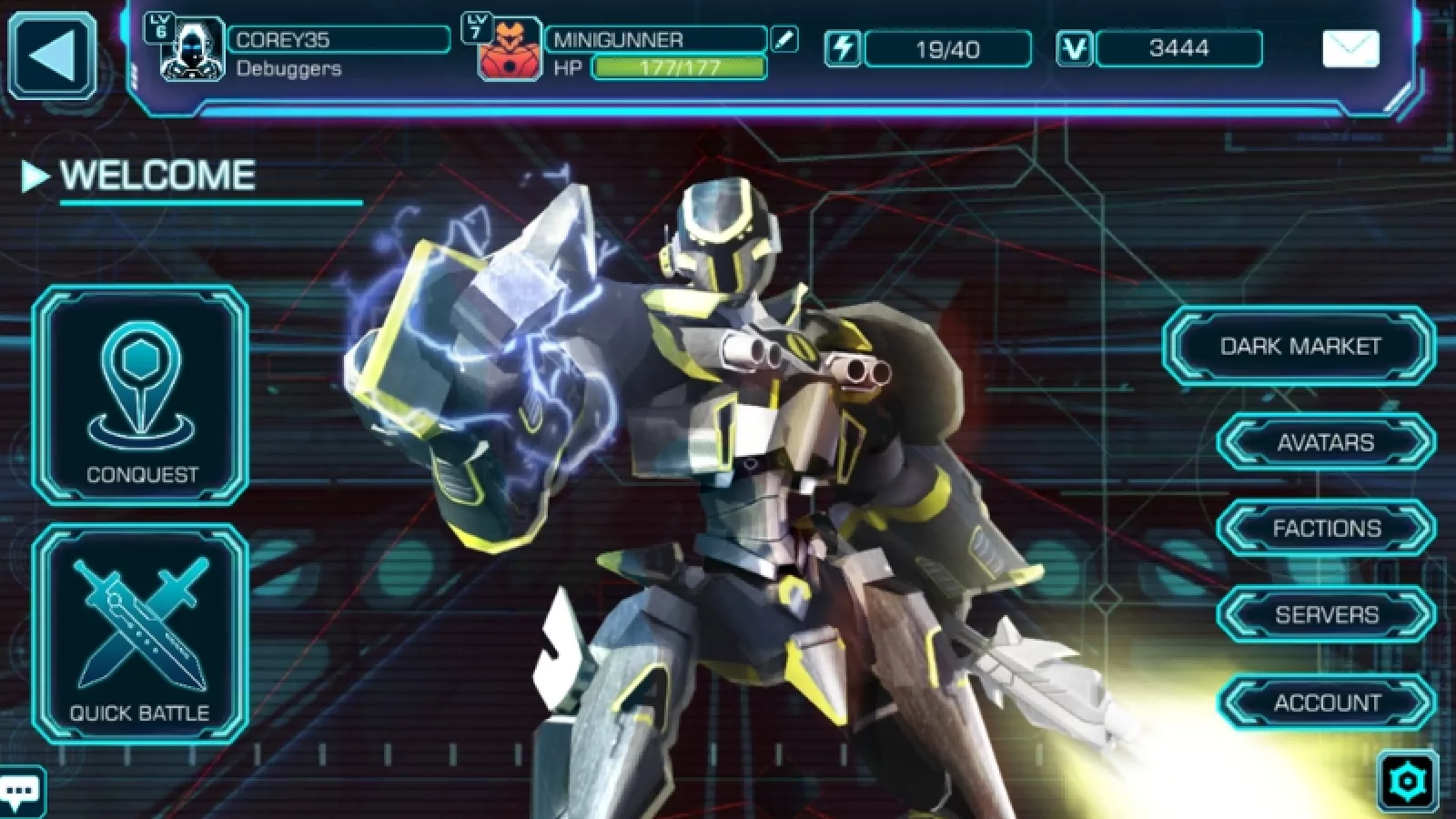
Task: Open the Factions menu
Action: point(1326,528)
